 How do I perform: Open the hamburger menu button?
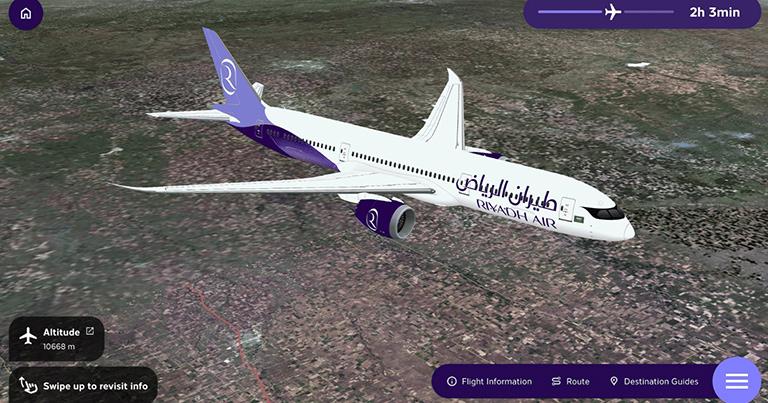737,381
